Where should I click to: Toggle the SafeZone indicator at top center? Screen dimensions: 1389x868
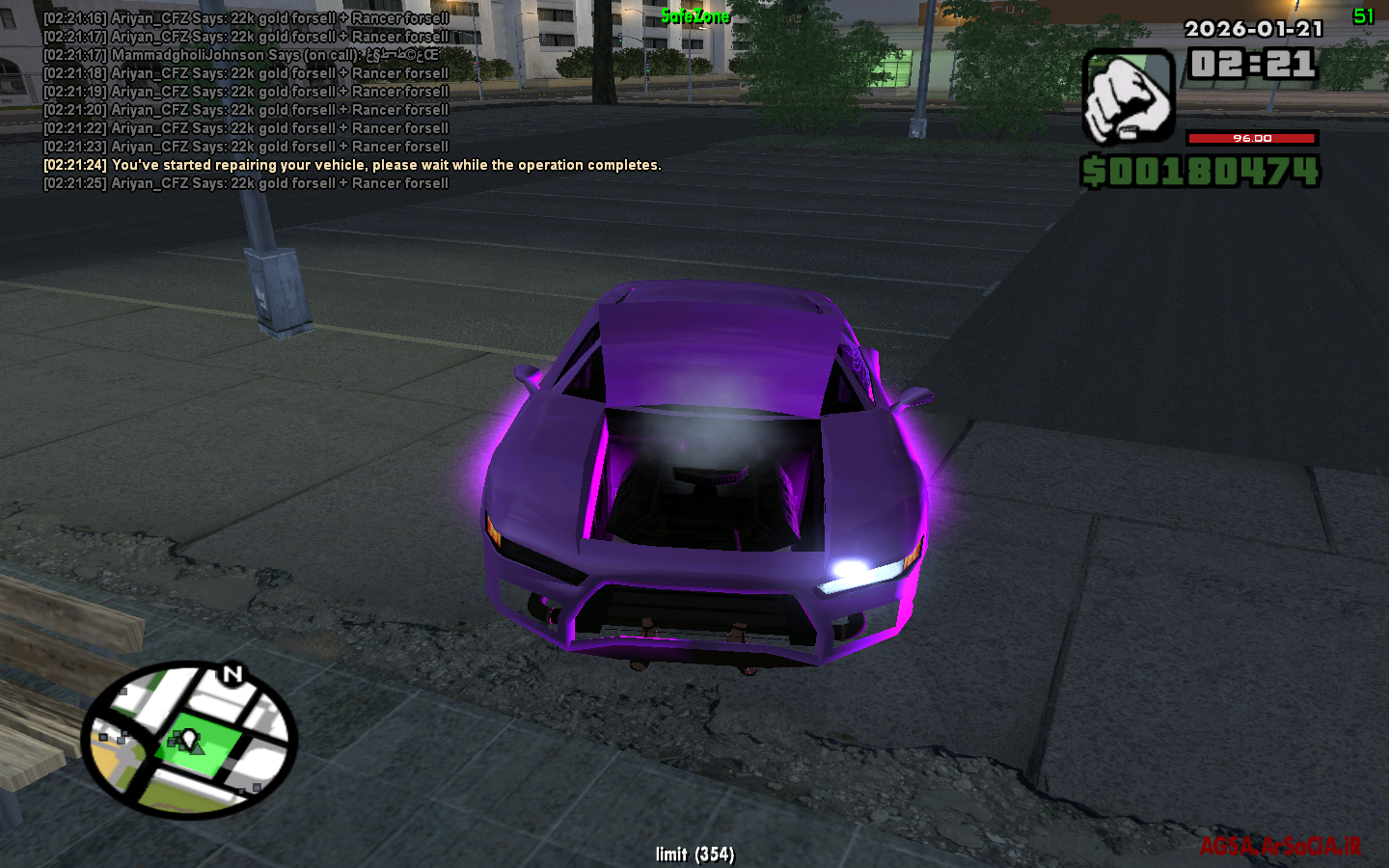click(695, 14)
